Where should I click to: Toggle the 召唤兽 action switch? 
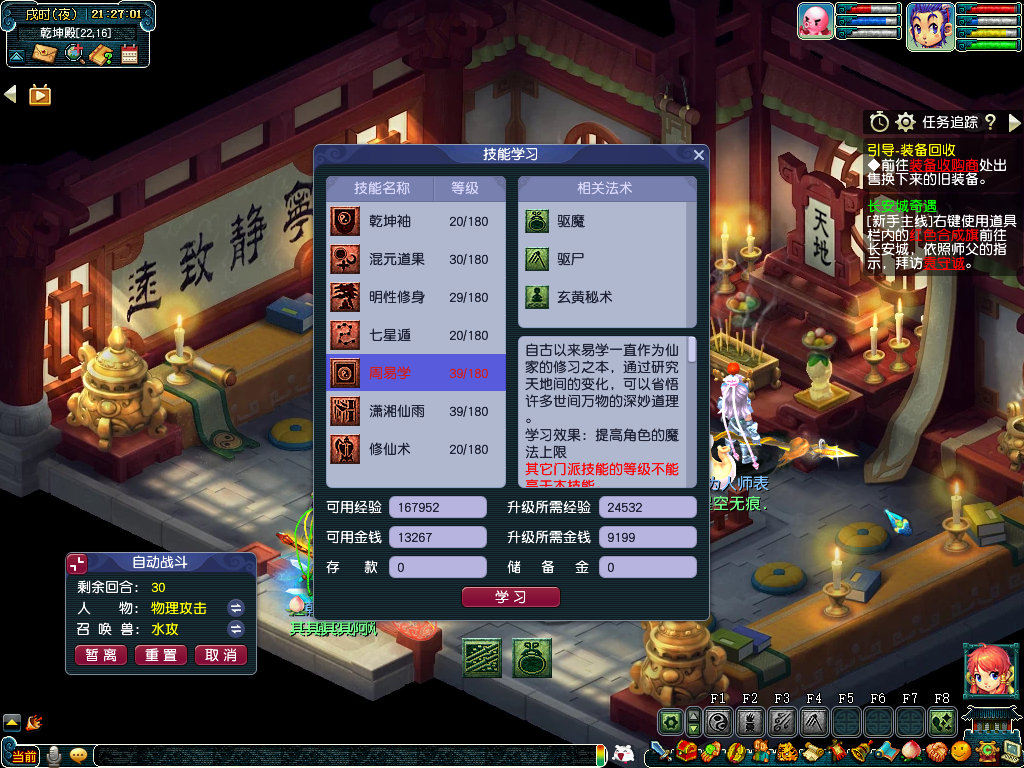tap(236, 629)
